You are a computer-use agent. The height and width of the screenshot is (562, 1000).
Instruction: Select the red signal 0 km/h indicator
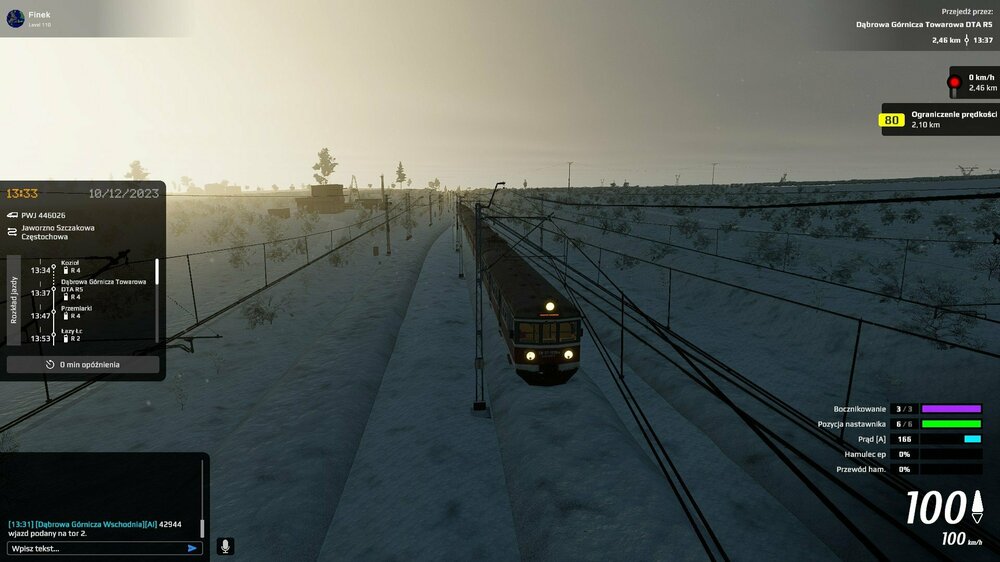972,82
